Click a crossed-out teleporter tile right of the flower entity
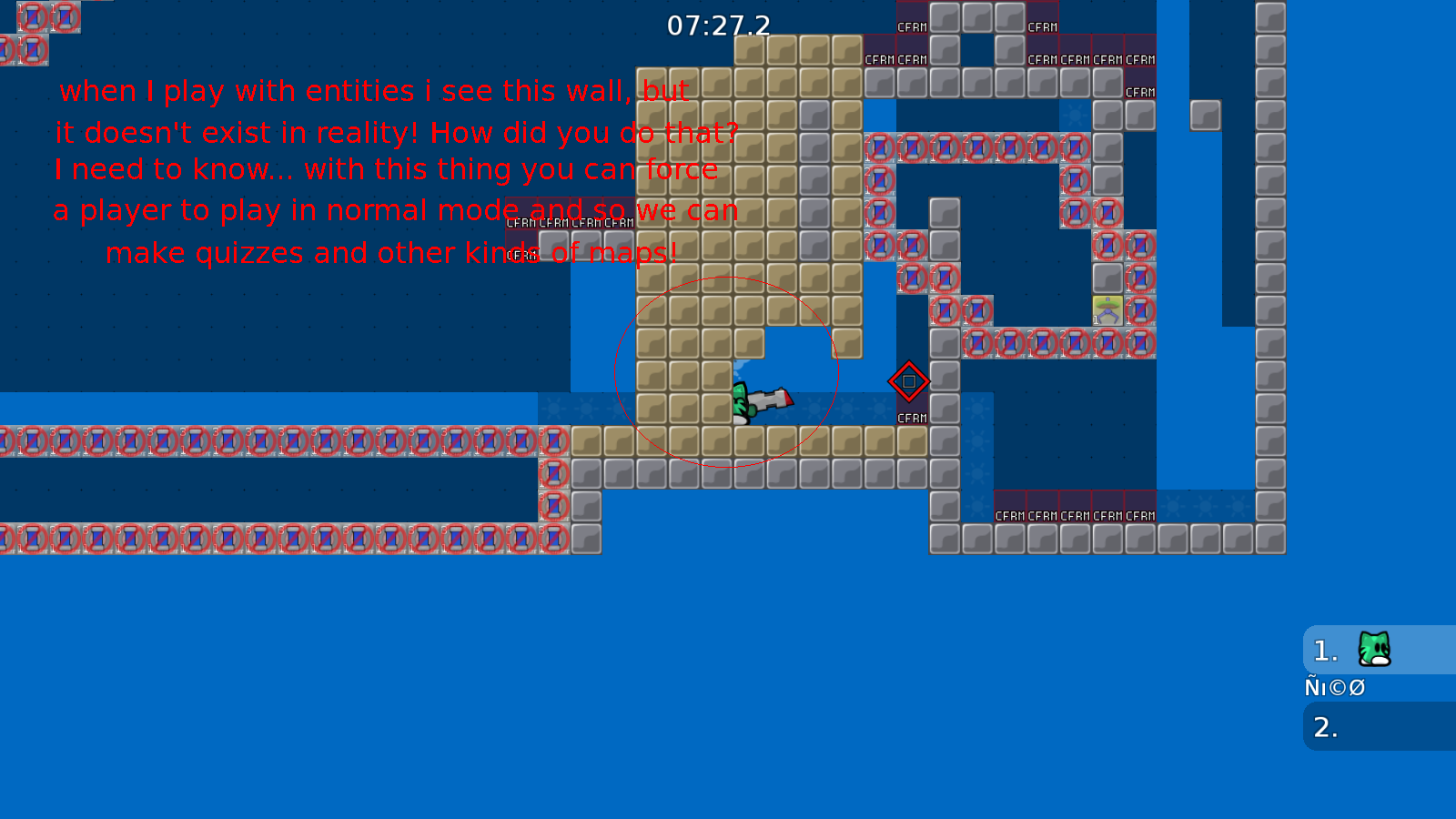This screenshot has height=819, width=1456. [x=1142, y=309]
